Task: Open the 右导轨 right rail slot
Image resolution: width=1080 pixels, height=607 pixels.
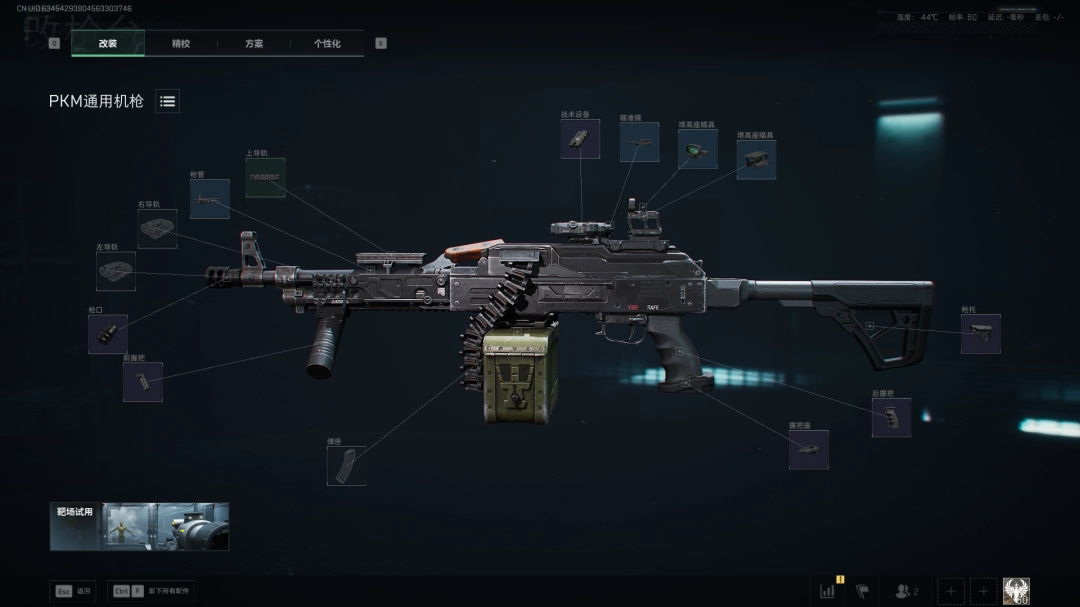Action: [x=157, y=229]
